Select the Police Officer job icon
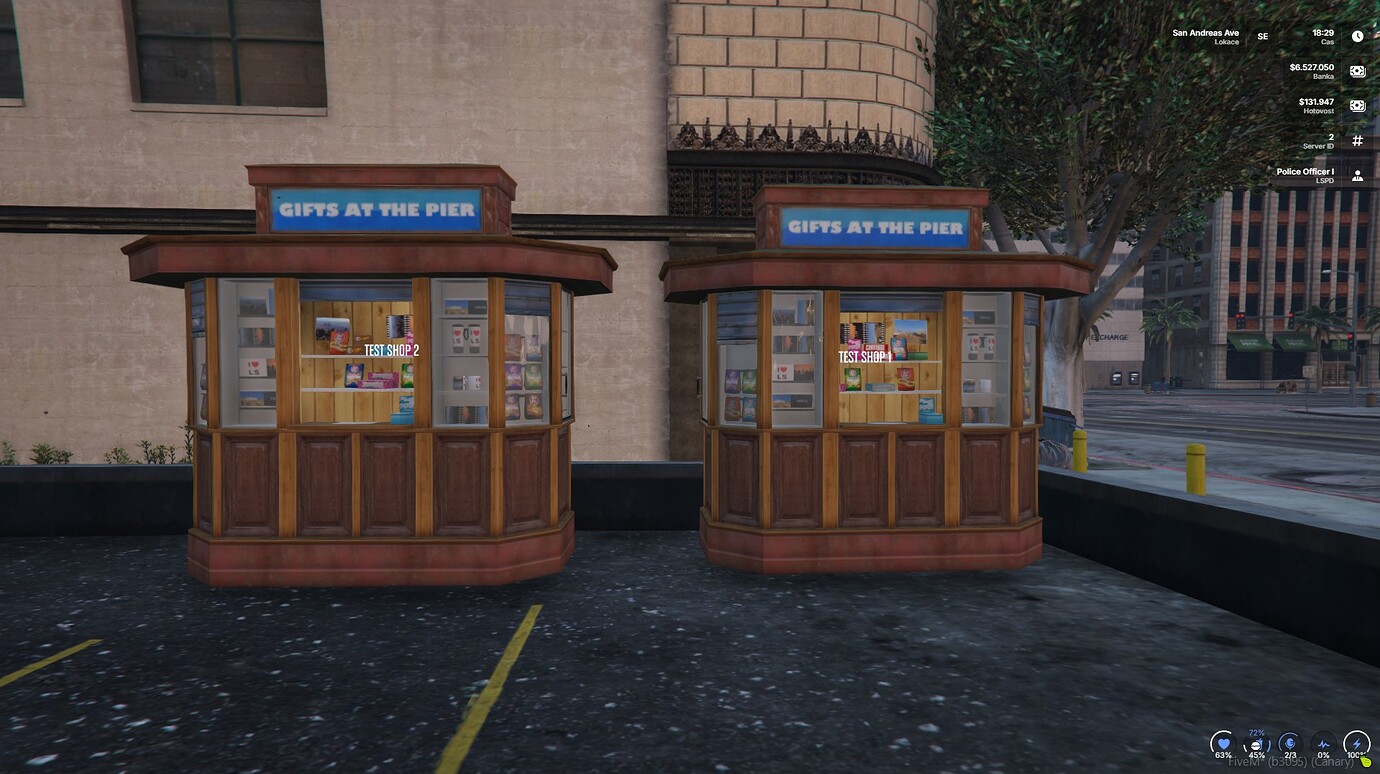This screenshot has width=1380, height=774. point(1357,175)
